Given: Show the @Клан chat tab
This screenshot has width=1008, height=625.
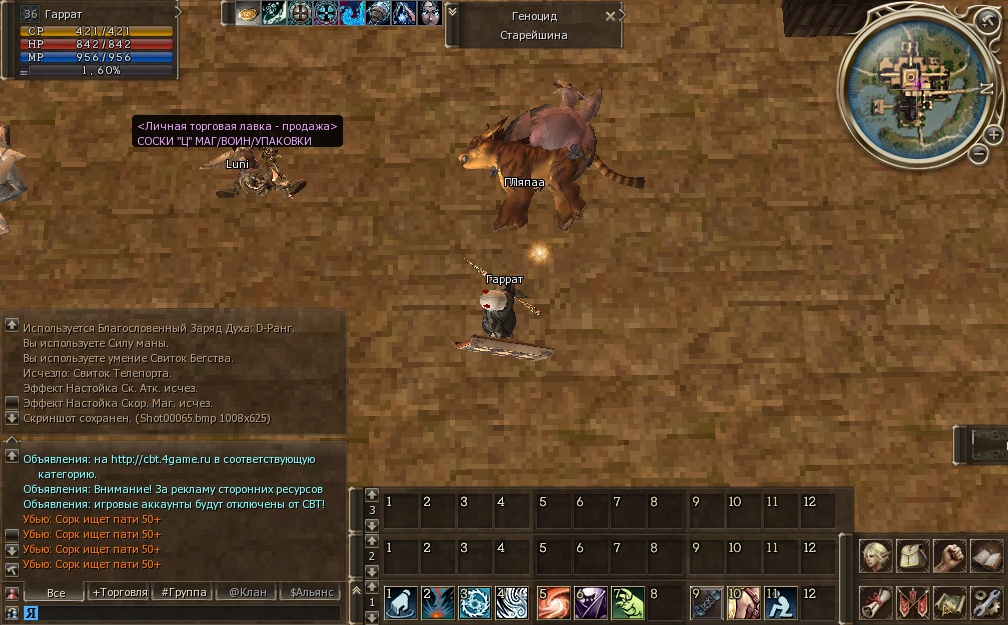Looking at the screenshot, I should coord(247,592).
